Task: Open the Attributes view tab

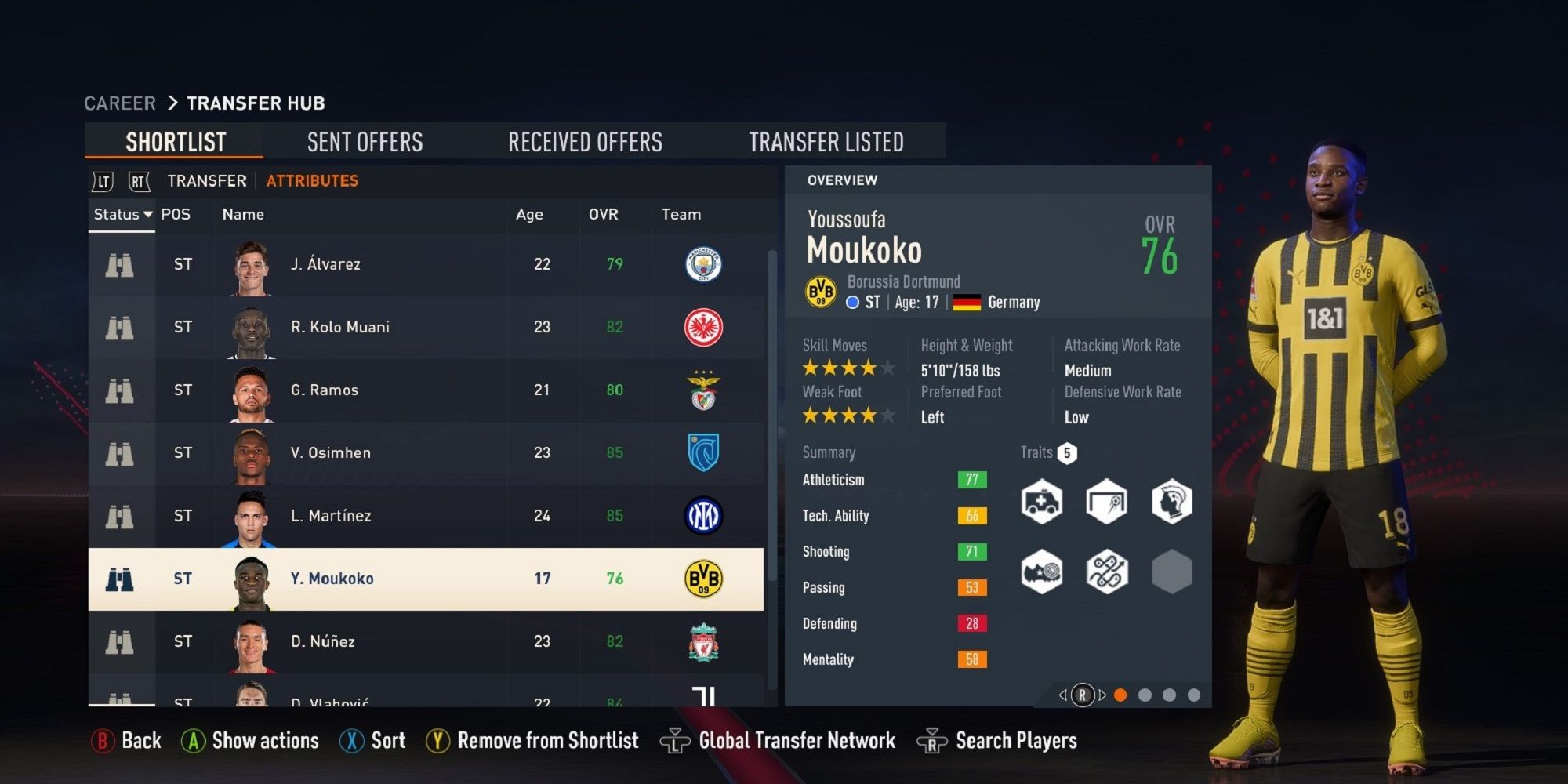Action: coord(312,180)
